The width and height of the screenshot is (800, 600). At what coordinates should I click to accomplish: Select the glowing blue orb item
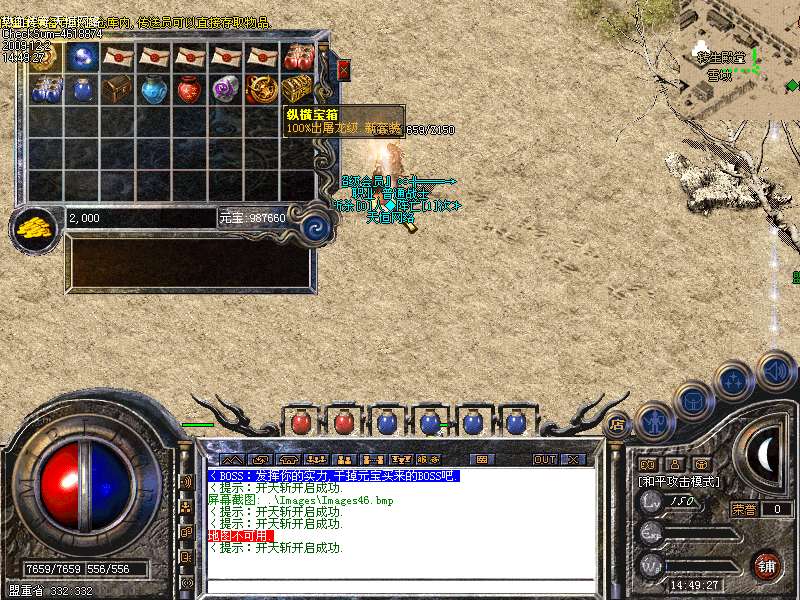coord(81,56)
